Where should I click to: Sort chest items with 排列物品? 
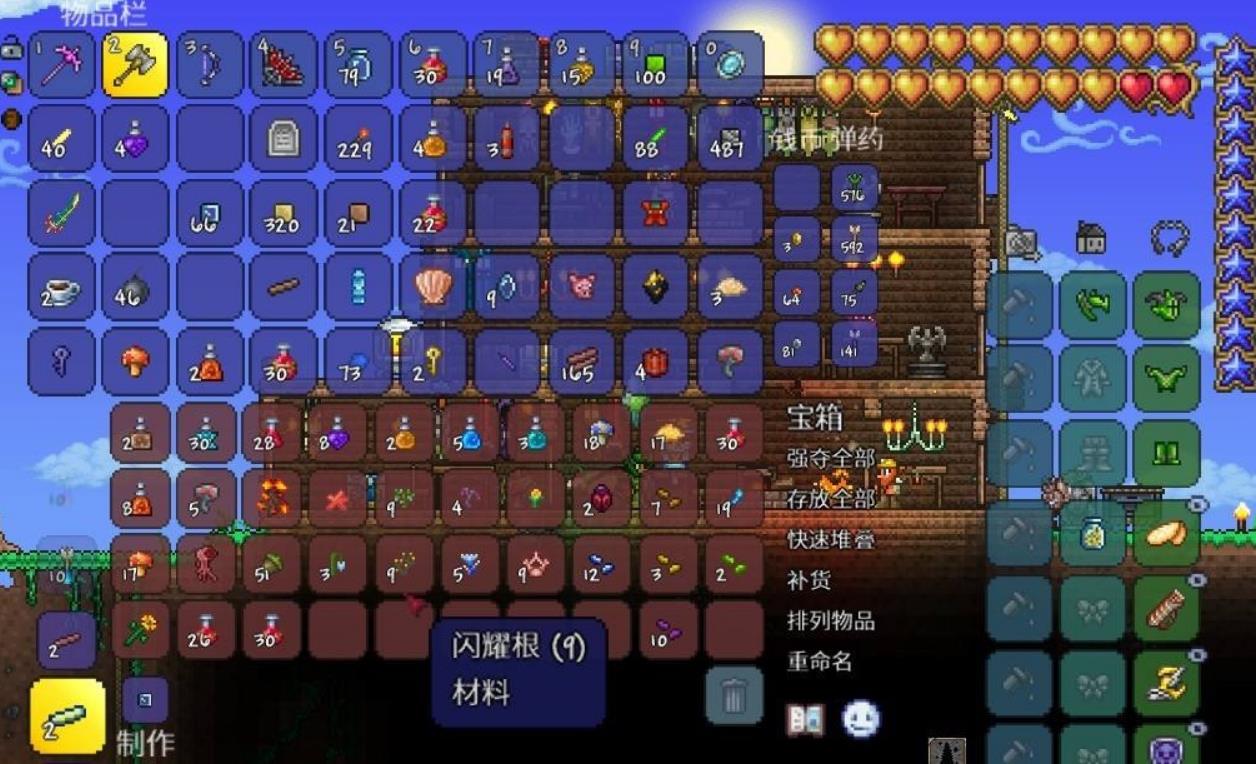pyautogui.click(x=831, y=620)
